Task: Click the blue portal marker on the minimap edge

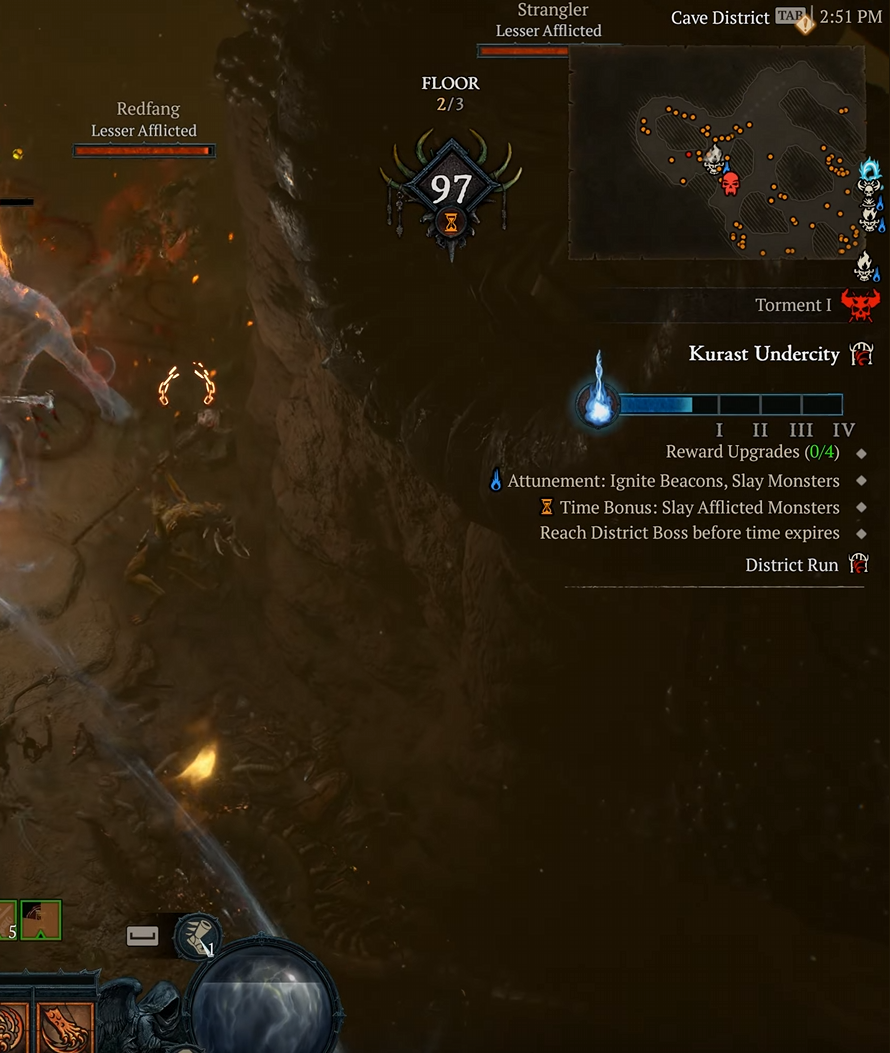Action: click(872, 172)
